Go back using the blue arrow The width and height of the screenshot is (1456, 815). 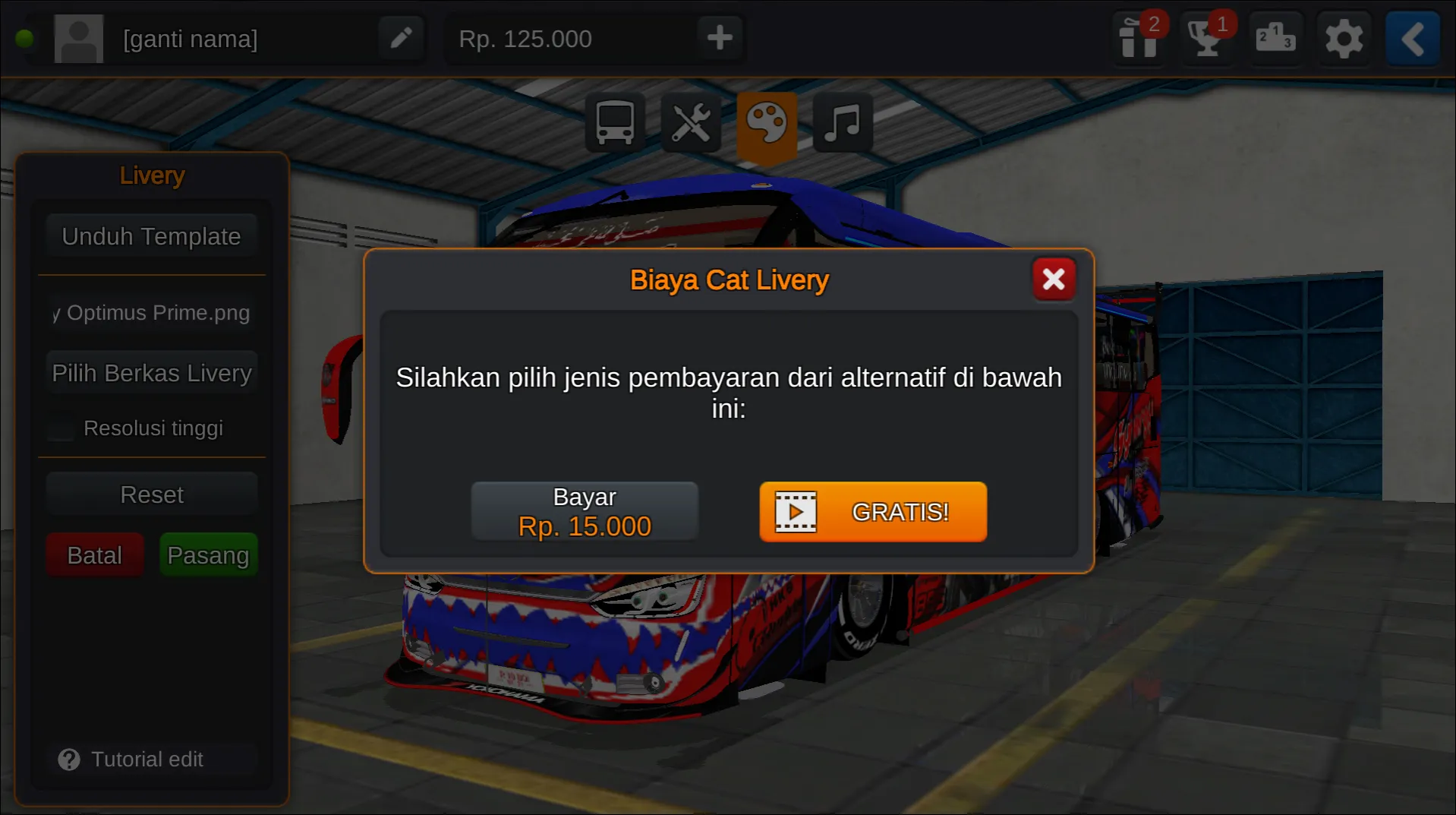1411,38
